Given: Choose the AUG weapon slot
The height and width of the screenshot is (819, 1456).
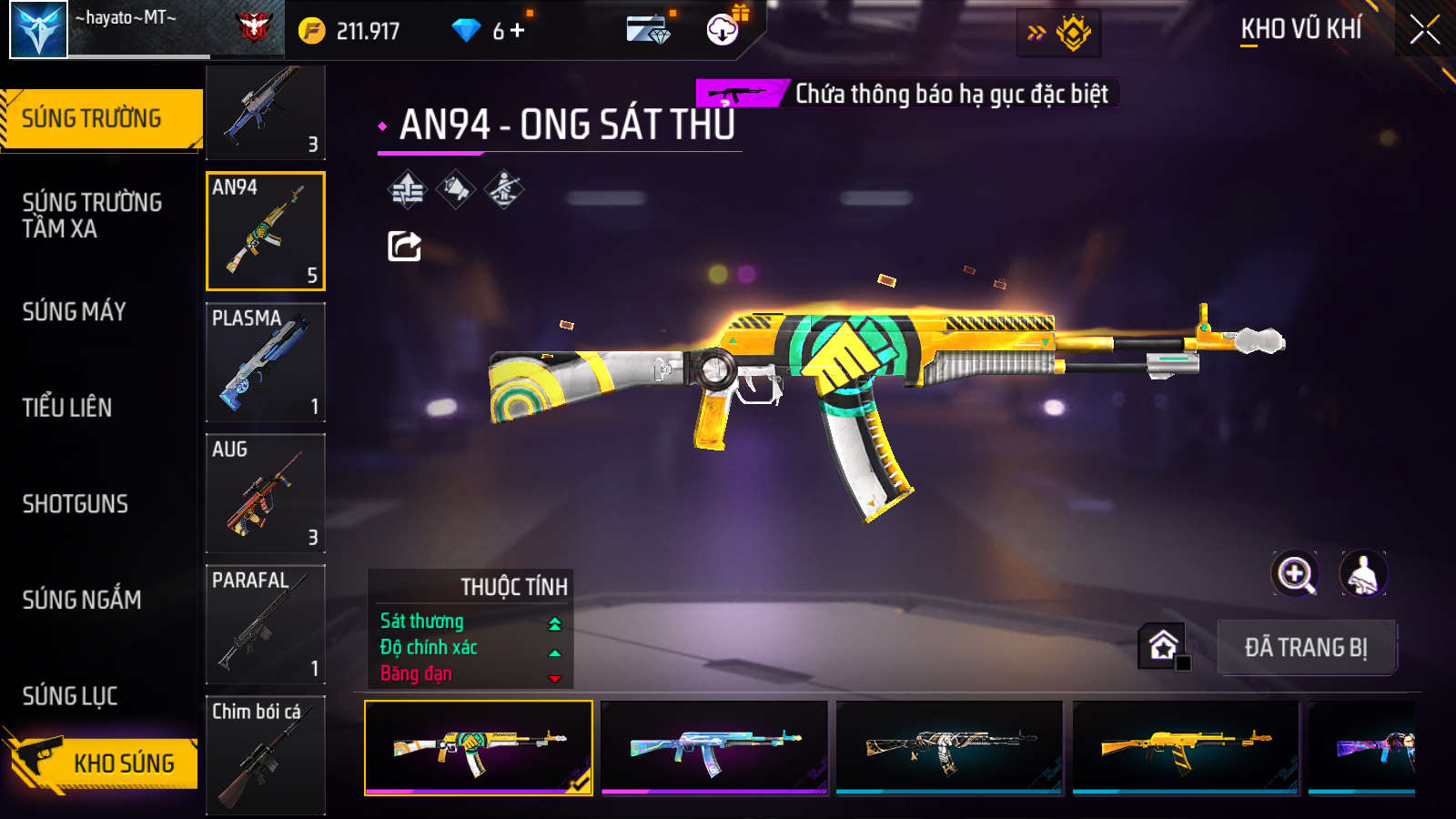Looking at the screenshot, I should click(266, 493).
